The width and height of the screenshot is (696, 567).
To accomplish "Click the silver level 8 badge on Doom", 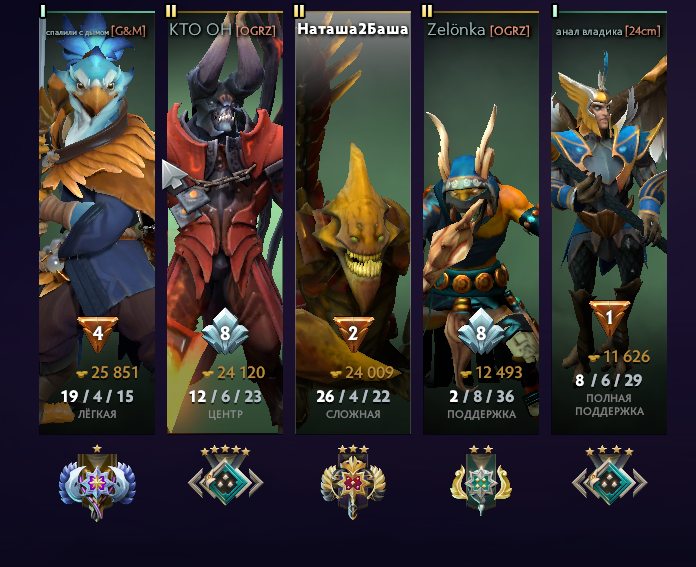I will coord(225,333).
